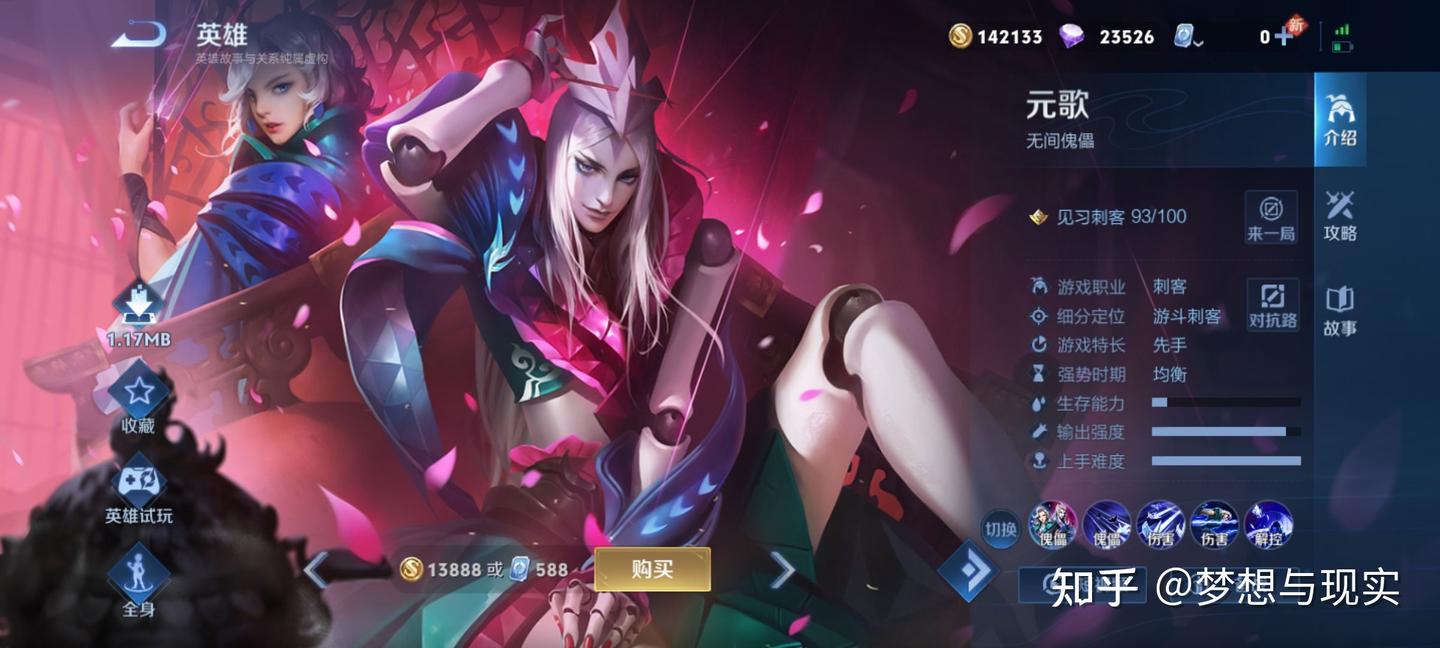
Task: View the full-body 全身 display
Action: (x=138, y=582)
